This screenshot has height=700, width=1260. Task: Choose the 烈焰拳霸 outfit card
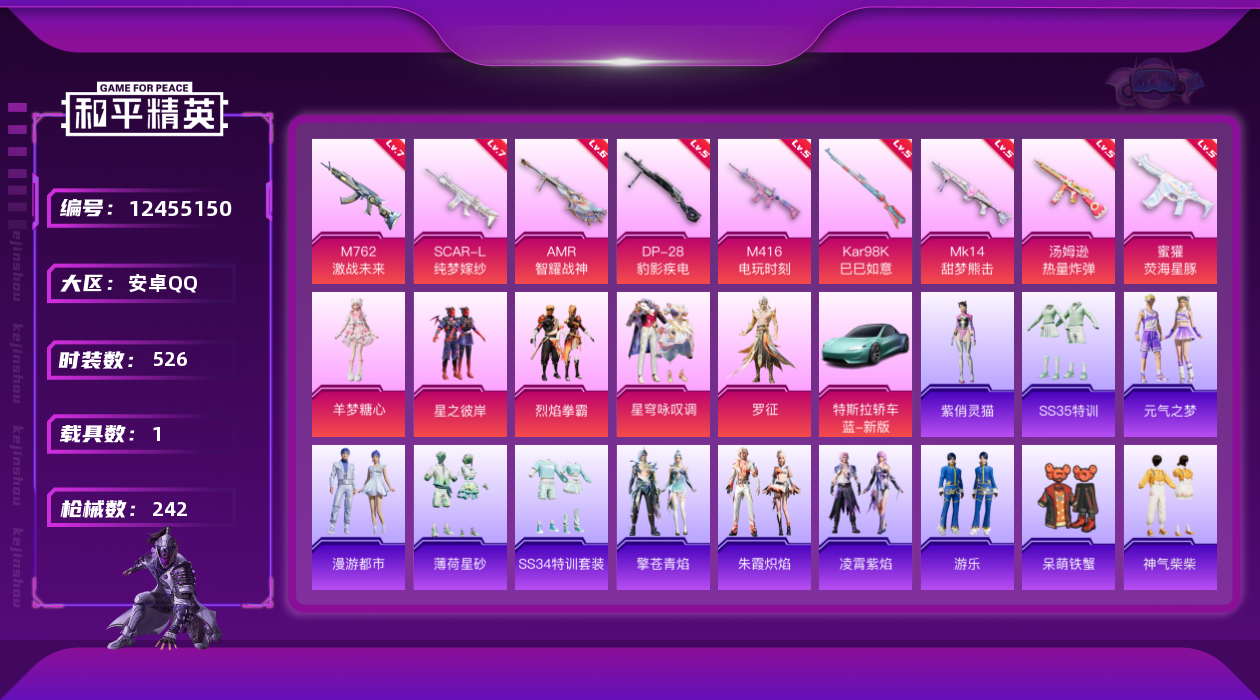tap(561, 364)
